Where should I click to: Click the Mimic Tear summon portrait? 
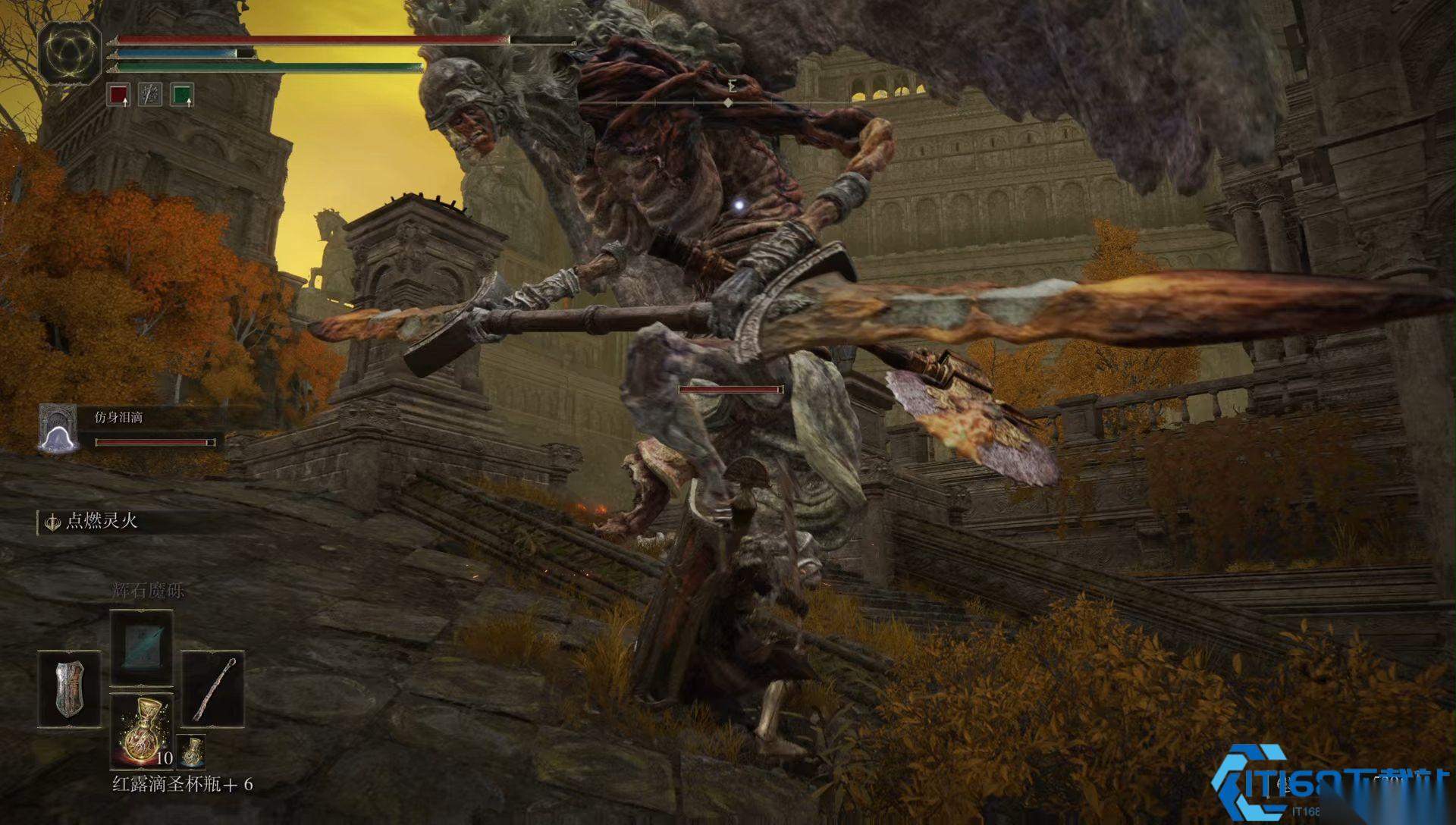(x=58, y=429)
